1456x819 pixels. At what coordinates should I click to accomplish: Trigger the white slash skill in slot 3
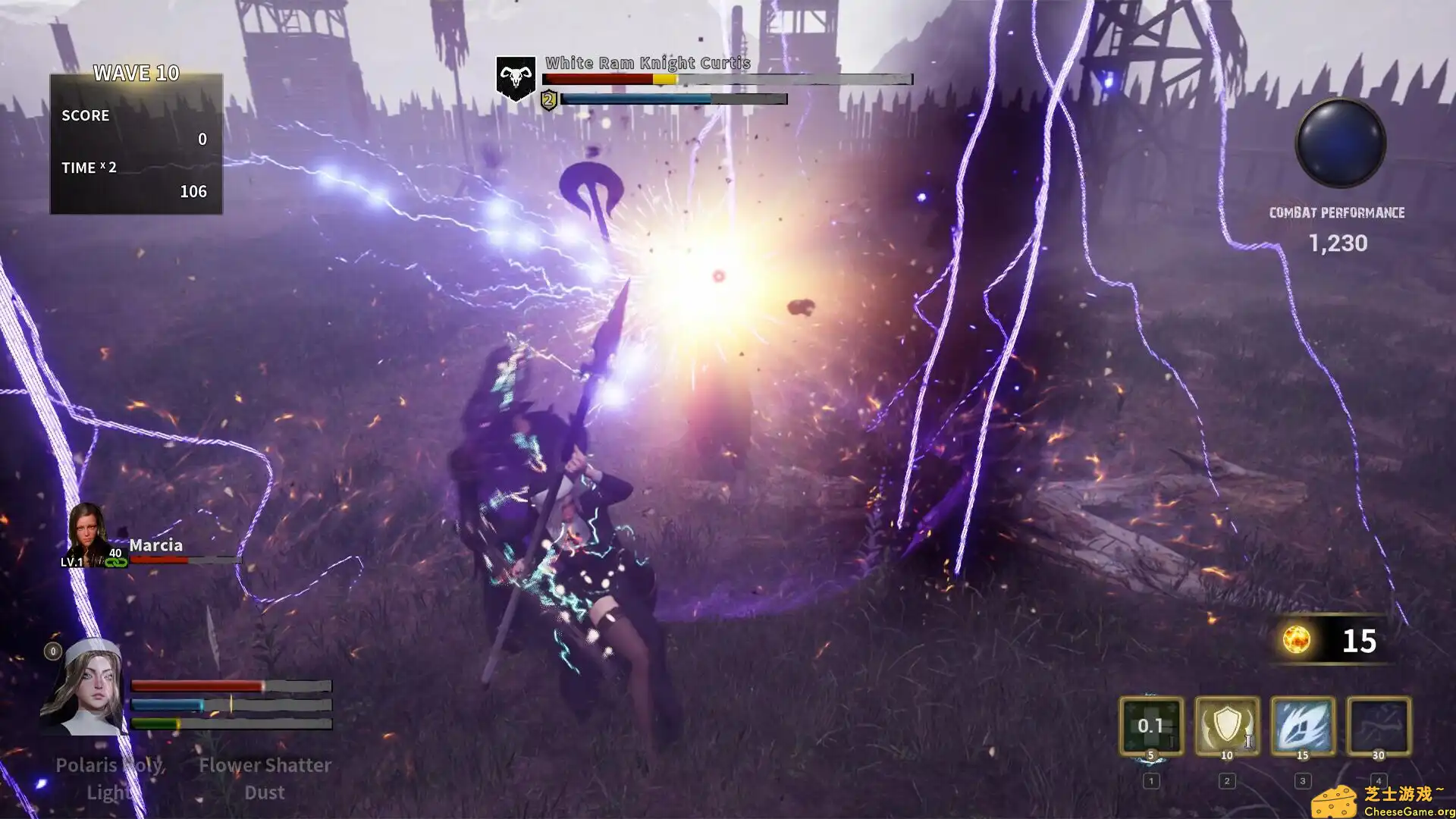pyautogui.click(x=1301, y=726)
